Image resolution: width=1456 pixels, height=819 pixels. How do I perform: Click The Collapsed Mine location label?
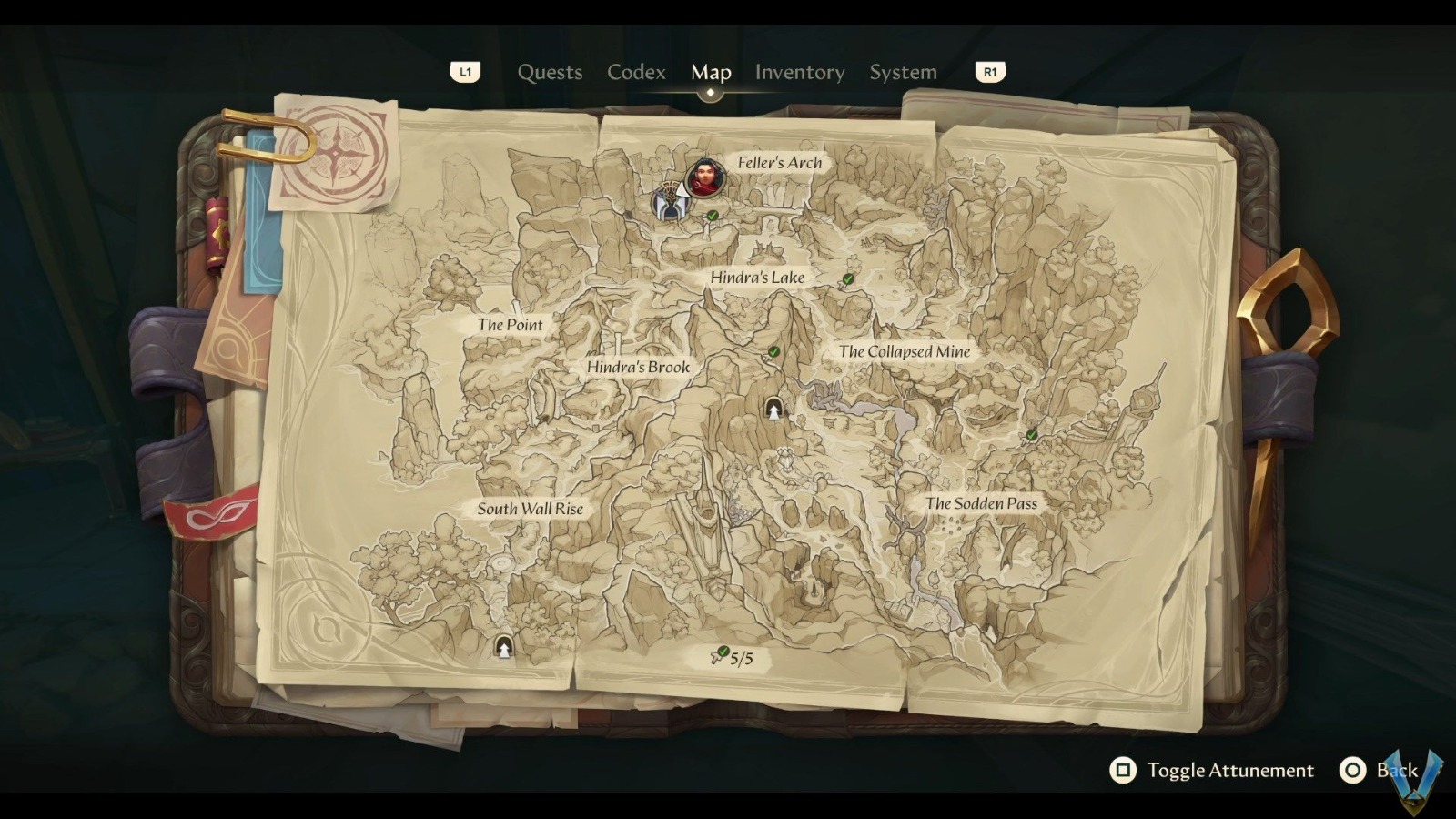(905, 351)
